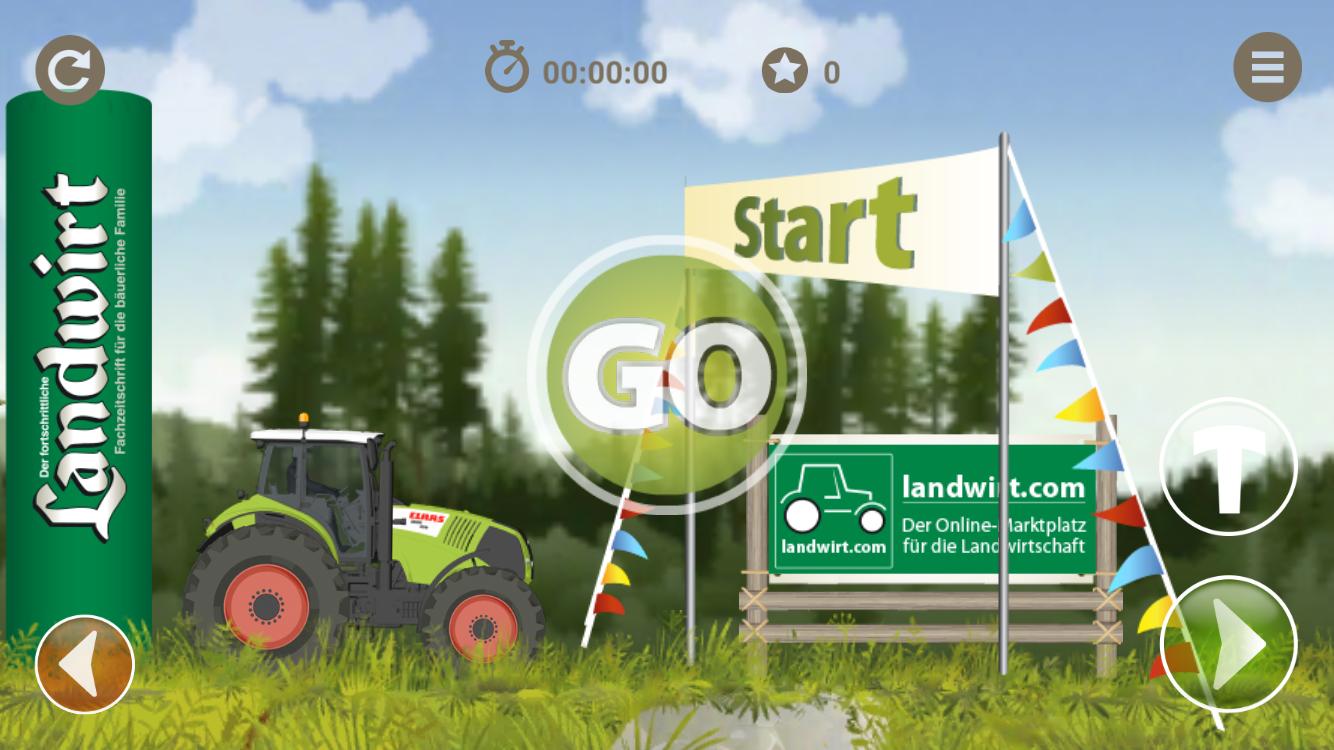Click the landwirt.com marketplace link
The width and height of the screenshot is (1334, 750).
tap(992, 487)
